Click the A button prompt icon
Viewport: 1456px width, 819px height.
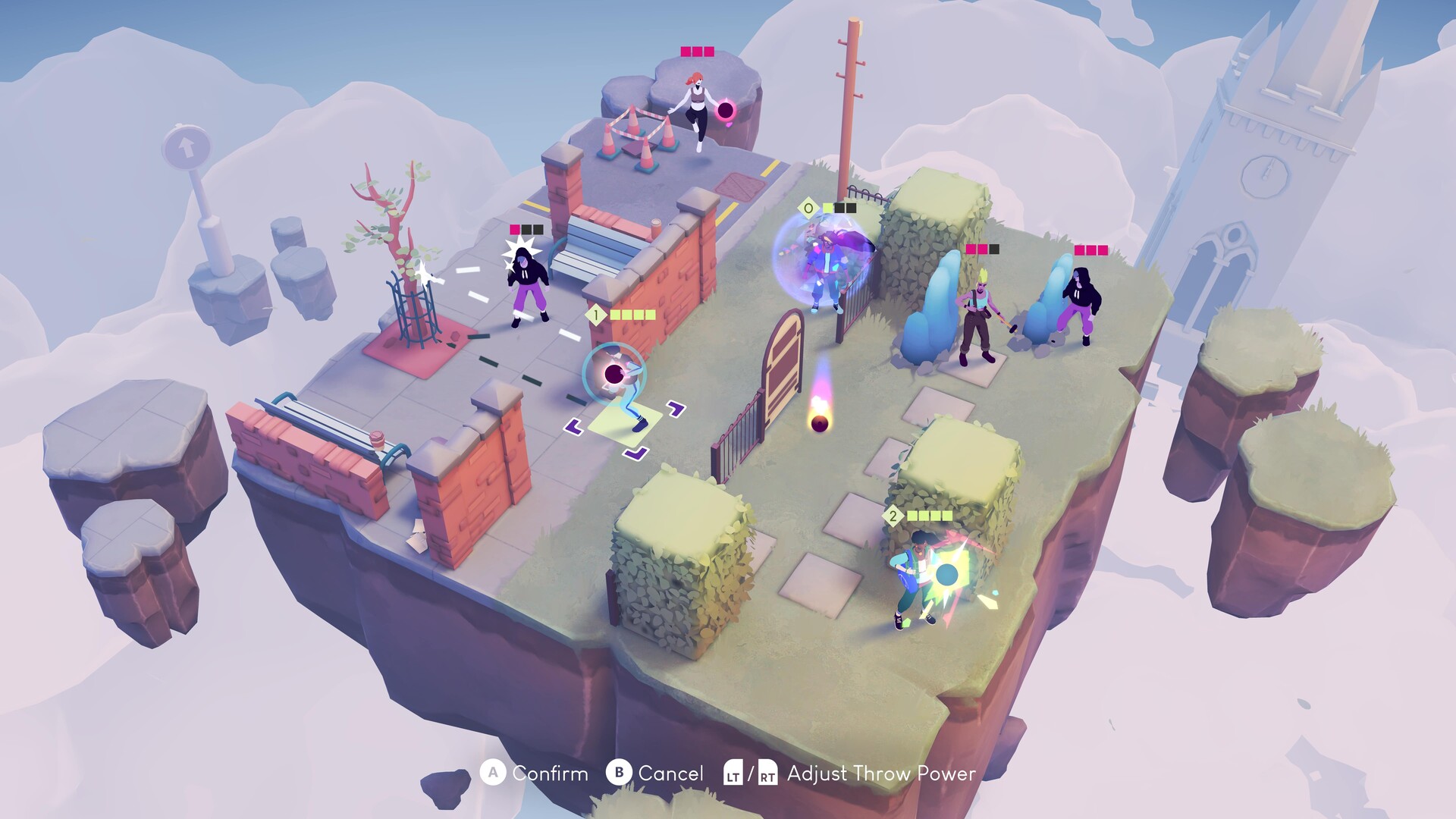[x=494, y=774]
